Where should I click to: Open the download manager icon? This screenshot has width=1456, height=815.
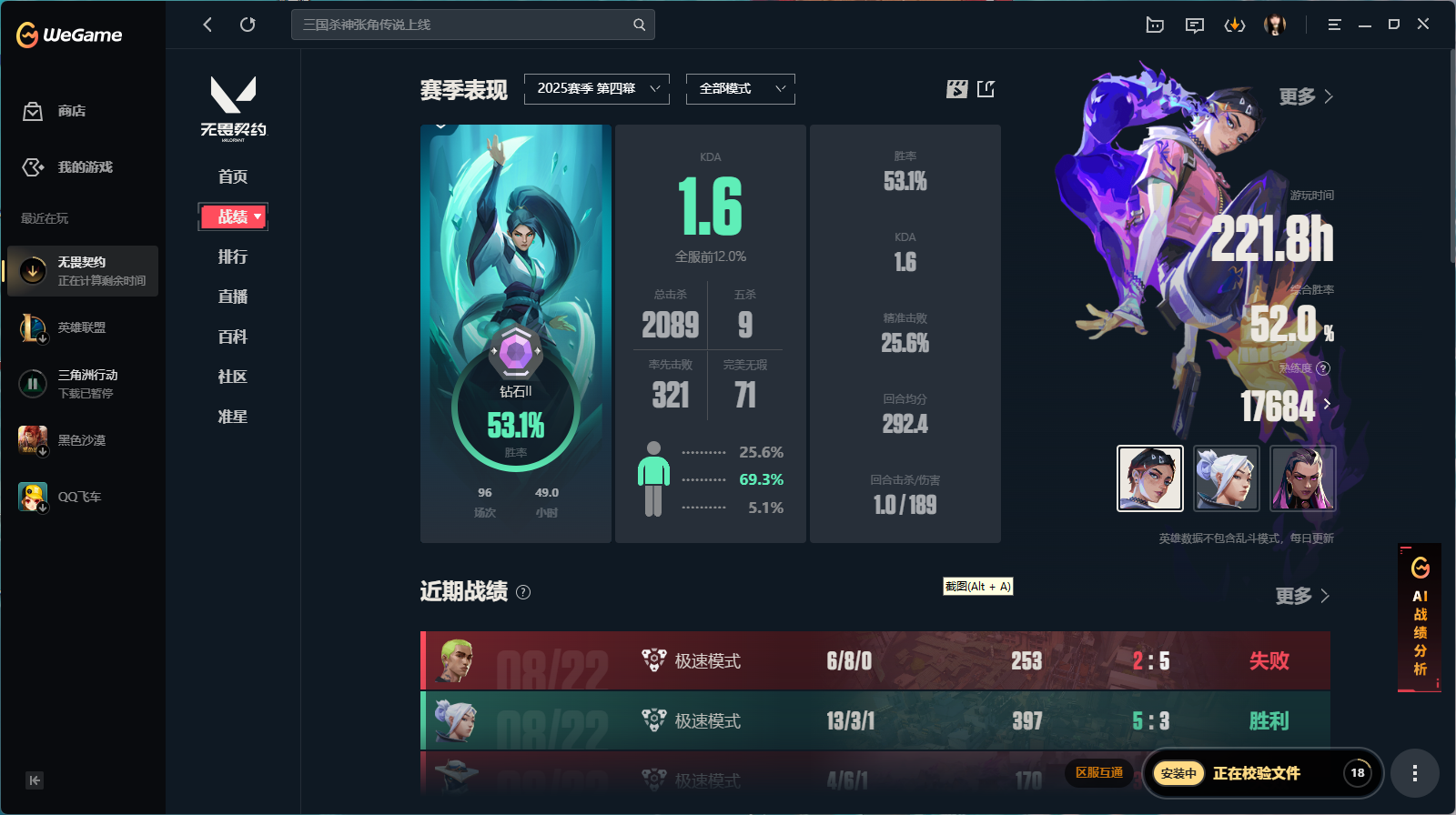pos(1235,25)
